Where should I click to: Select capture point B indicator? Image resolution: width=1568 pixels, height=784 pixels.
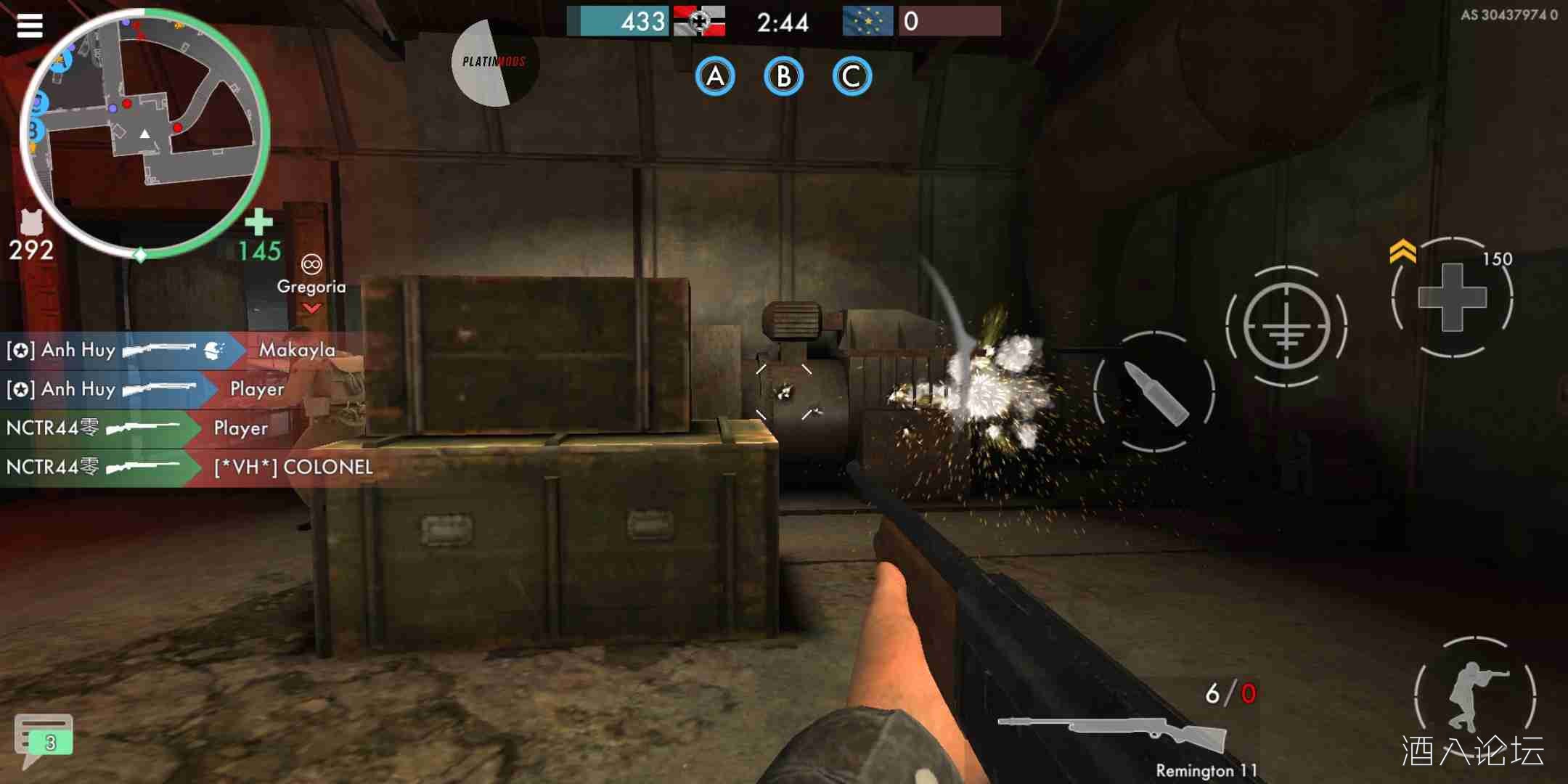click(783, 77)
